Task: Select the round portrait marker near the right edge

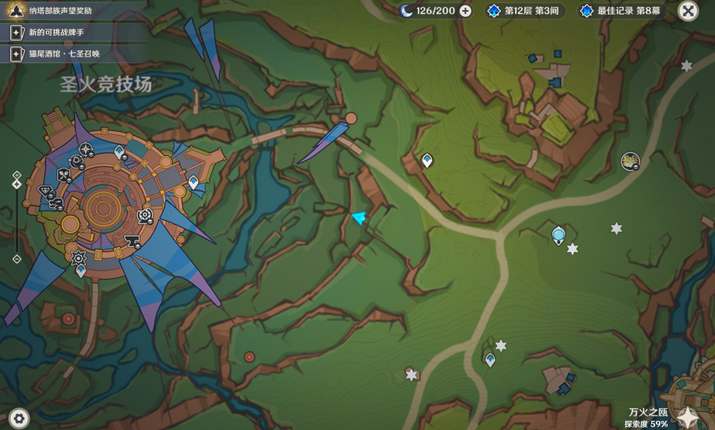Action: (x=630, y=160)
